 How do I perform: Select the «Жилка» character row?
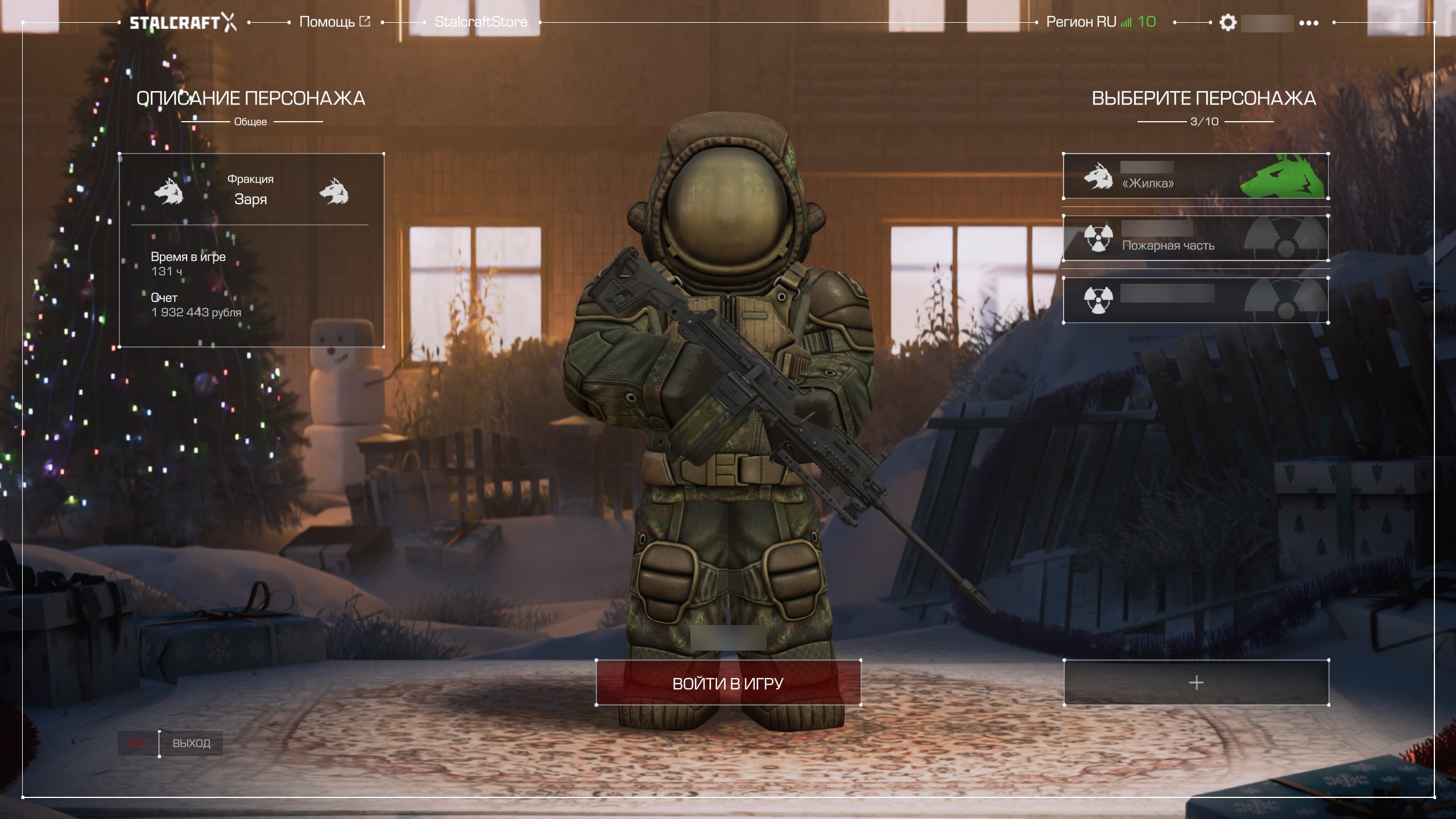tap(1196, 176)
